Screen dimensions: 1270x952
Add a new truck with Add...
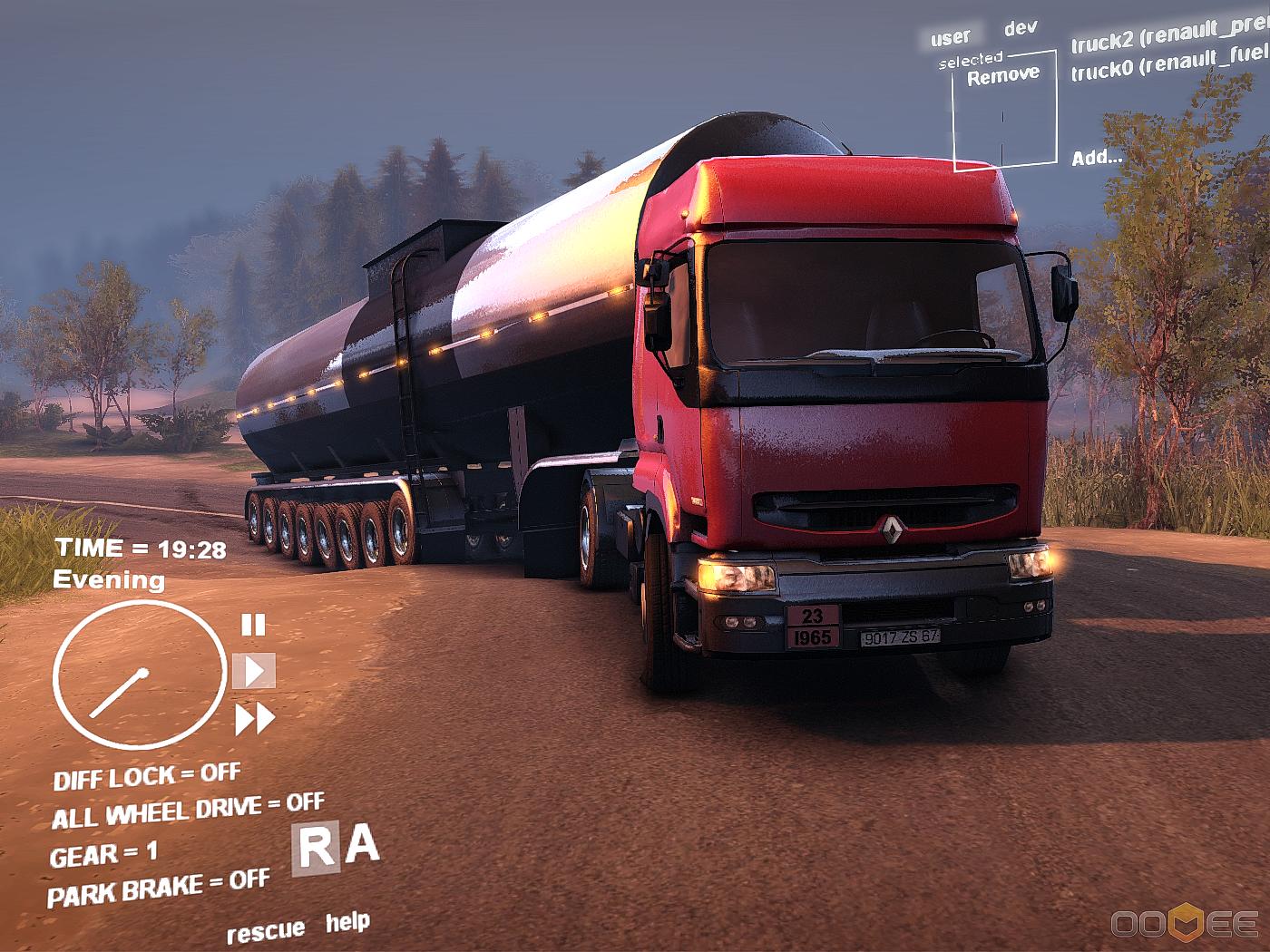(1096, 158)
